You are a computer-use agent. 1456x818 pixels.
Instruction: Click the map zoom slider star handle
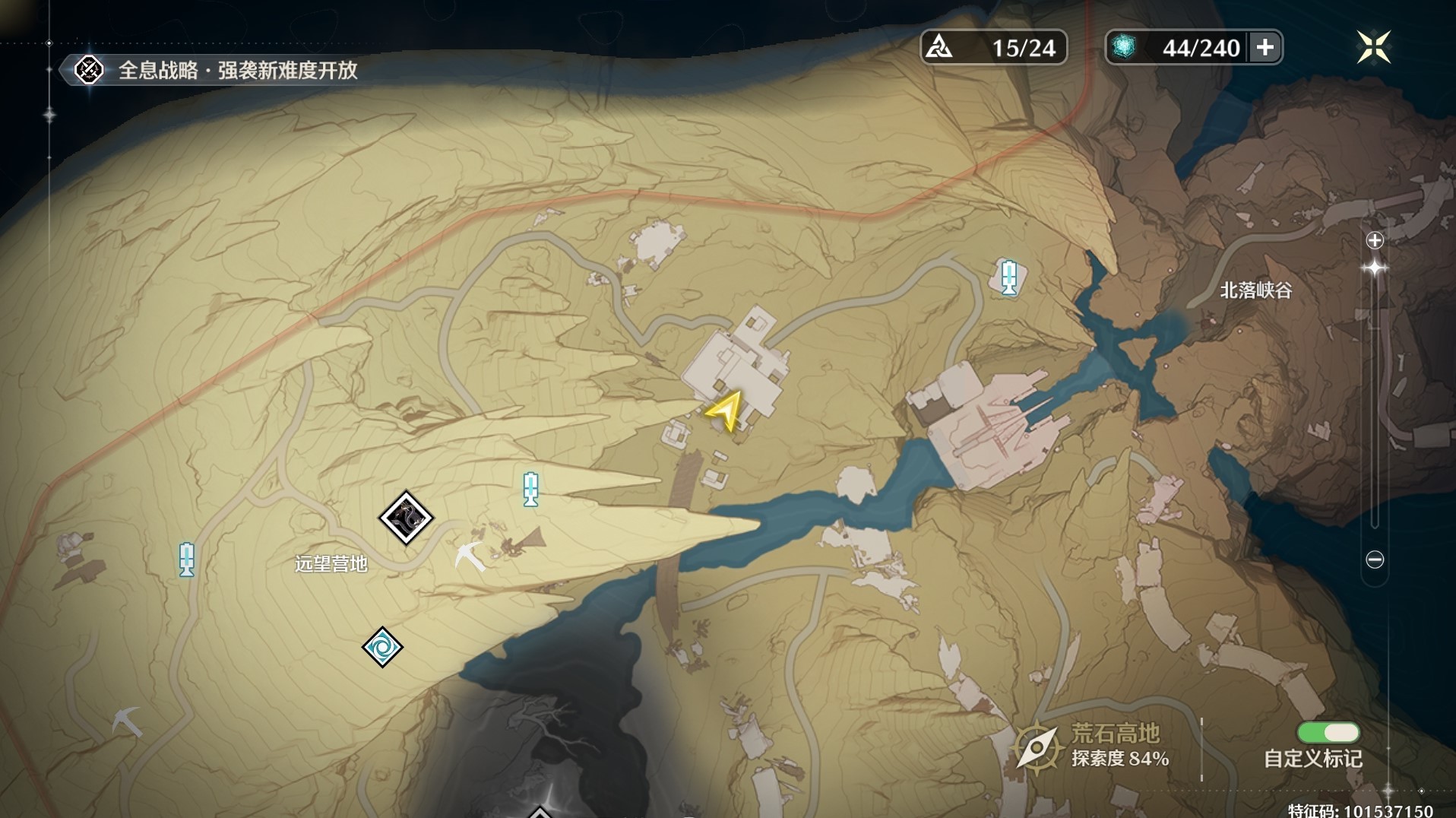[1375, 268]
